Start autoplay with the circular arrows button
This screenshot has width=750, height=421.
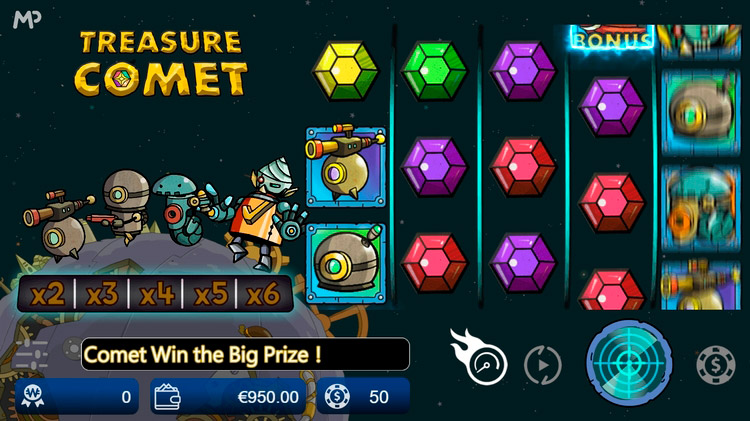tap(543, 364)
